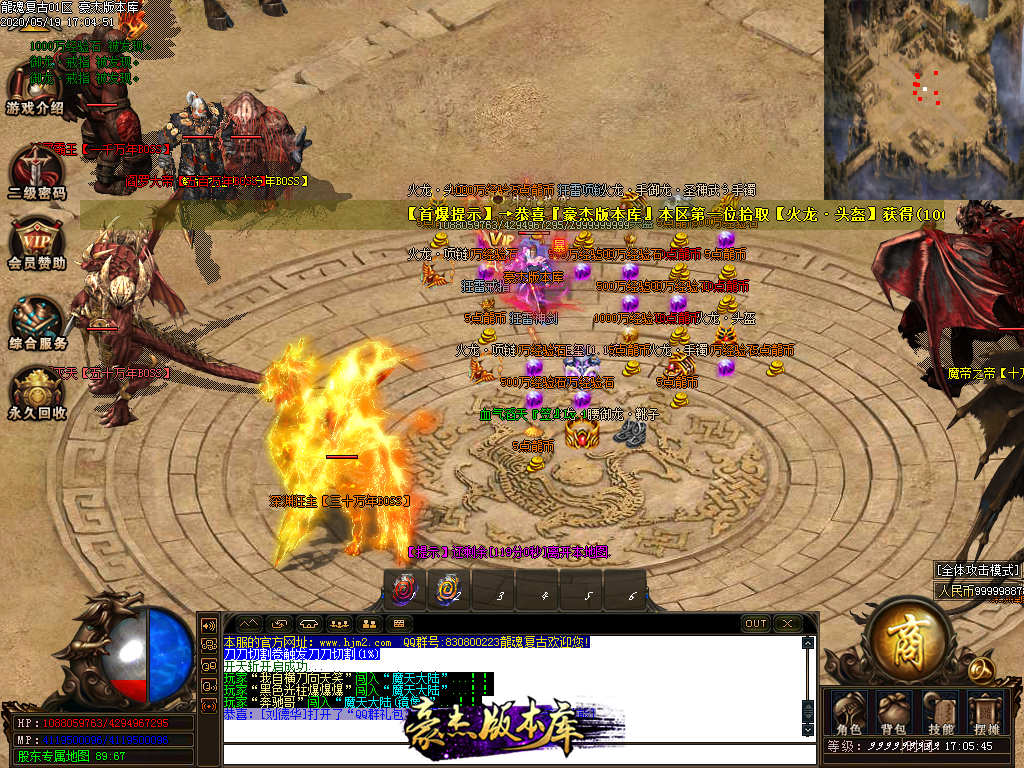Viewport: 1024px width, 768px height.
Task: Open the 游戏介绍 game introduction icon
Action: [x=36, y=88]
